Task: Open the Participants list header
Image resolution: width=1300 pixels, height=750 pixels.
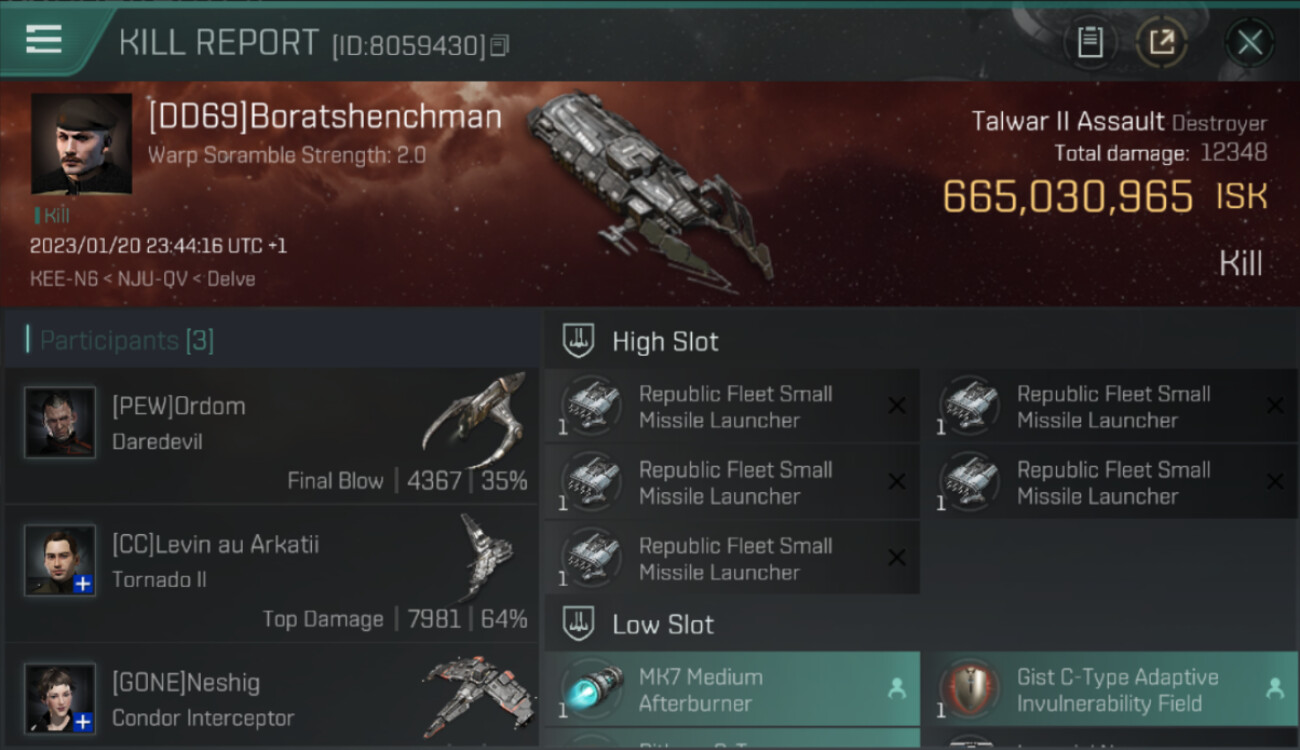Action: (126, 340)
